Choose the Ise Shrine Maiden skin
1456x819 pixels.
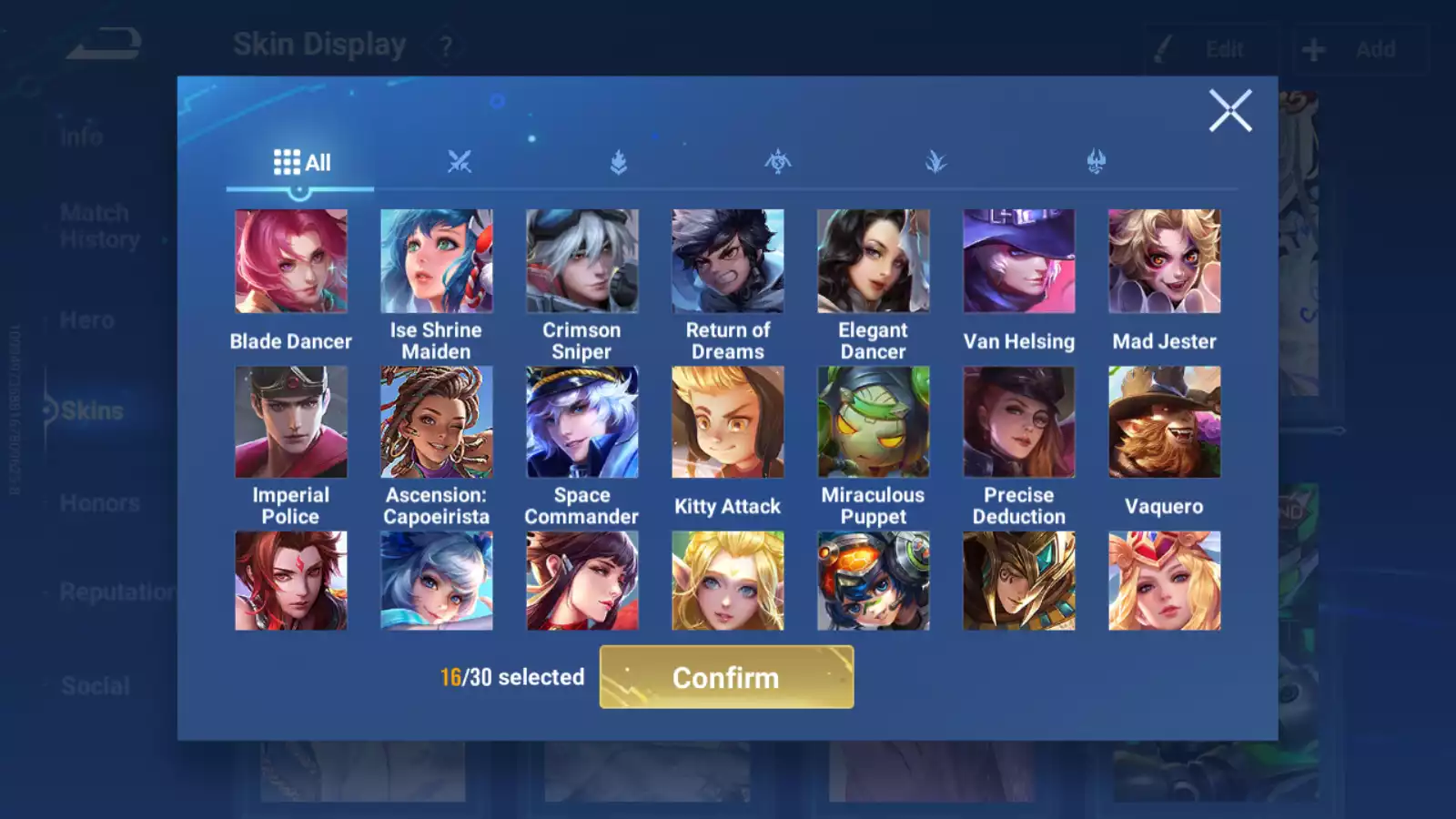pos(437,261)
